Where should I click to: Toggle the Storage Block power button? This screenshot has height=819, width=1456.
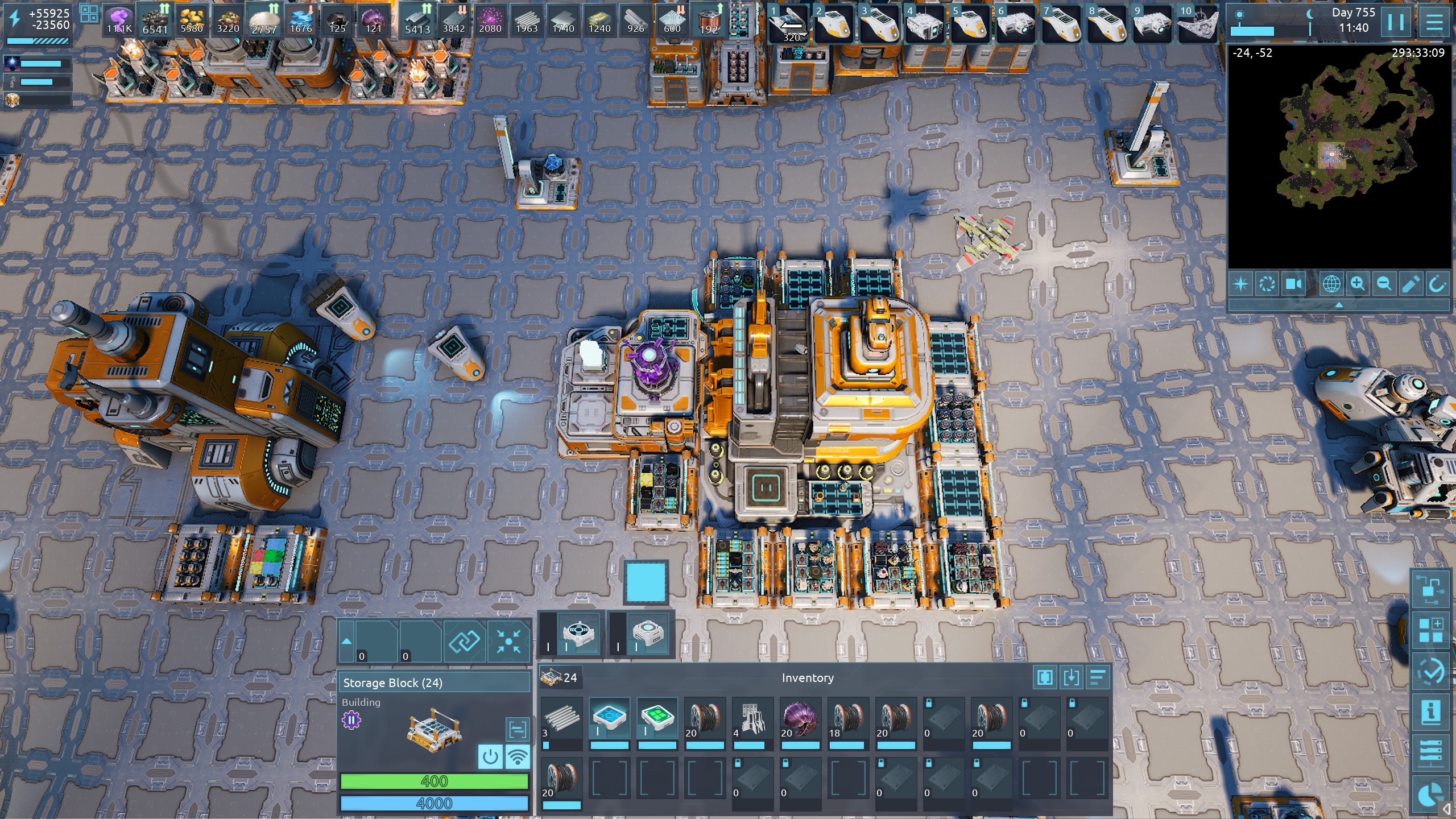coord(490,757)
